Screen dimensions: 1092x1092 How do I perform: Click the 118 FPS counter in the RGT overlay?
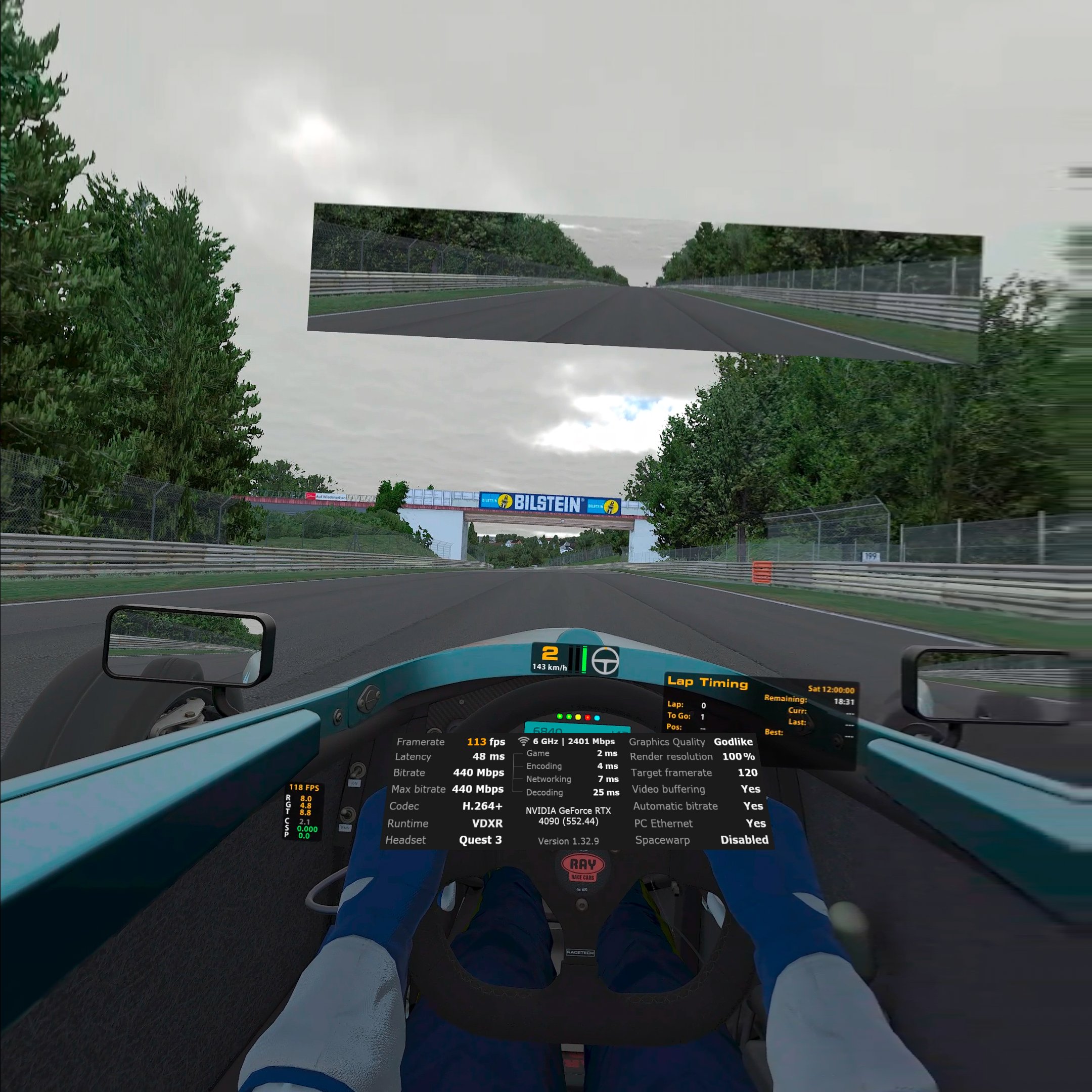(305, 787)
